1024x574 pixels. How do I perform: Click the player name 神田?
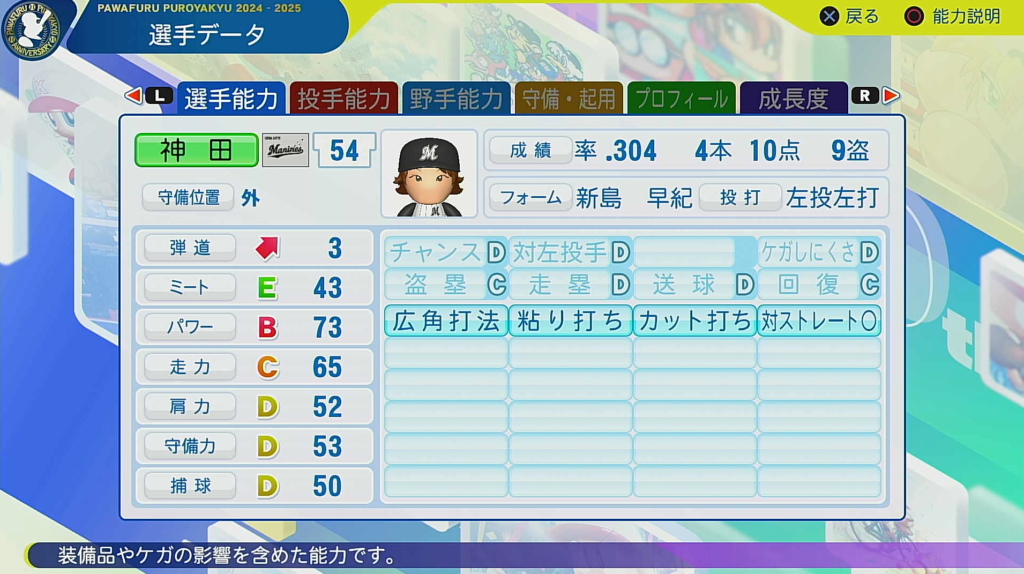coord(196,150)
